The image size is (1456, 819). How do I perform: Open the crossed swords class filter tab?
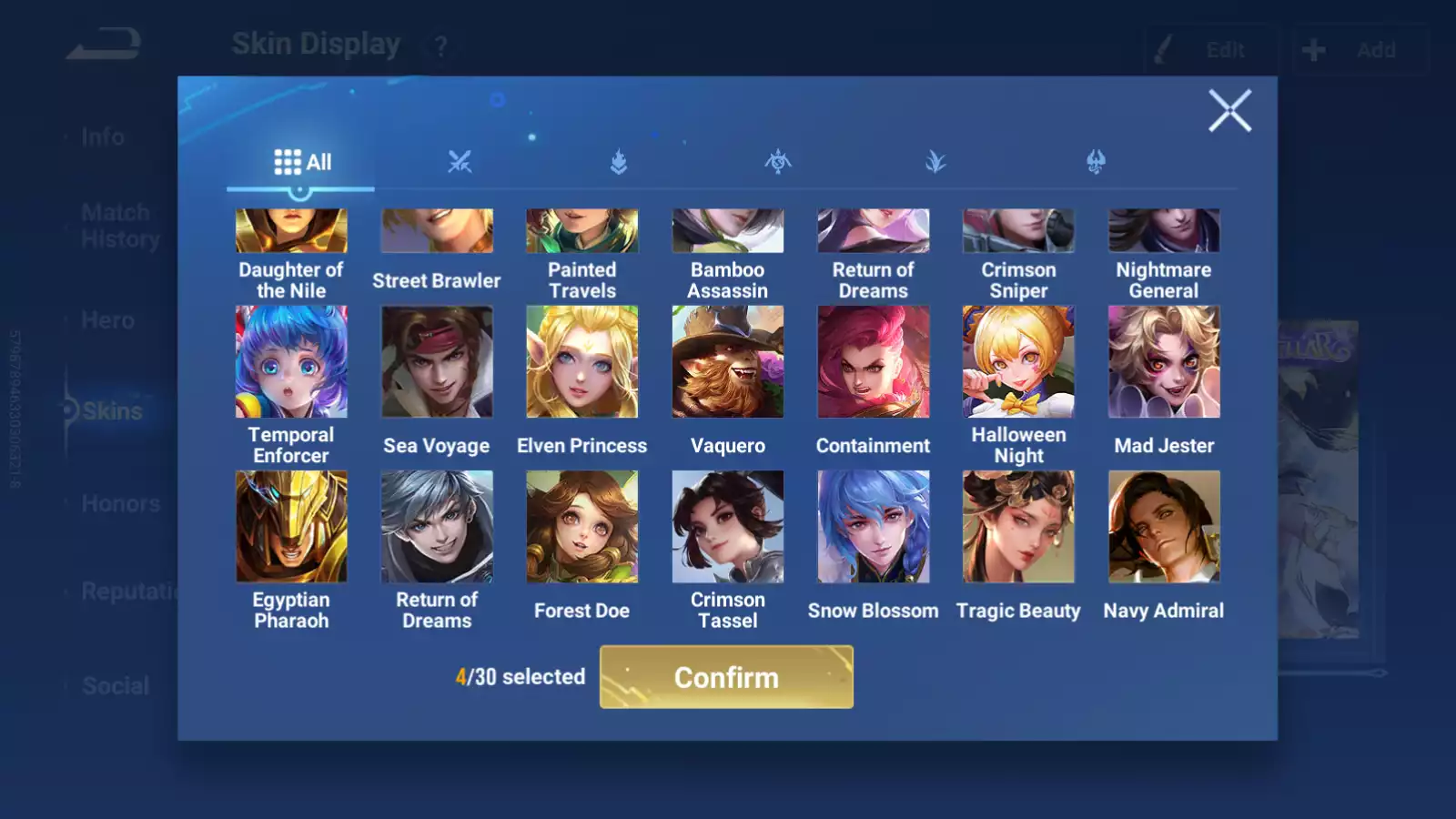coord(460,162)
